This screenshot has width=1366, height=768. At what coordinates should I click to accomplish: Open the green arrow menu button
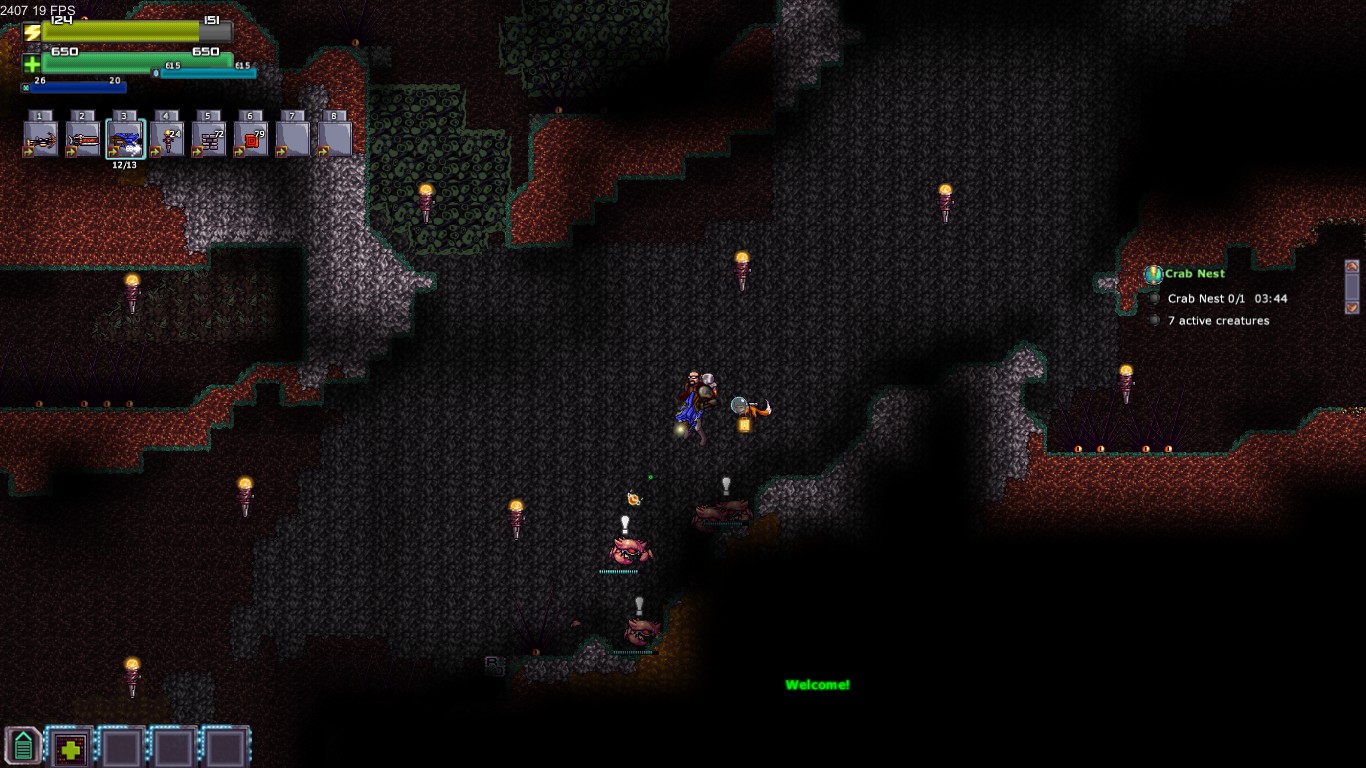(x=23, y=746)
